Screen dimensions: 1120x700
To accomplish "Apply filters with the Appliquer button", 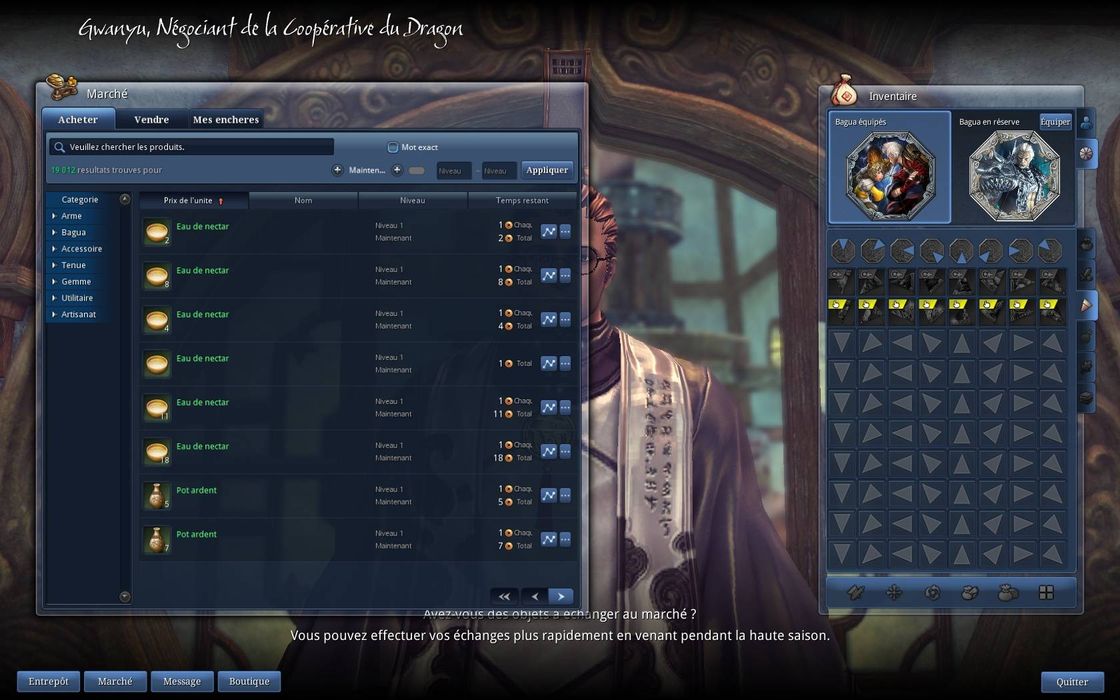I will tap(547, 170).
